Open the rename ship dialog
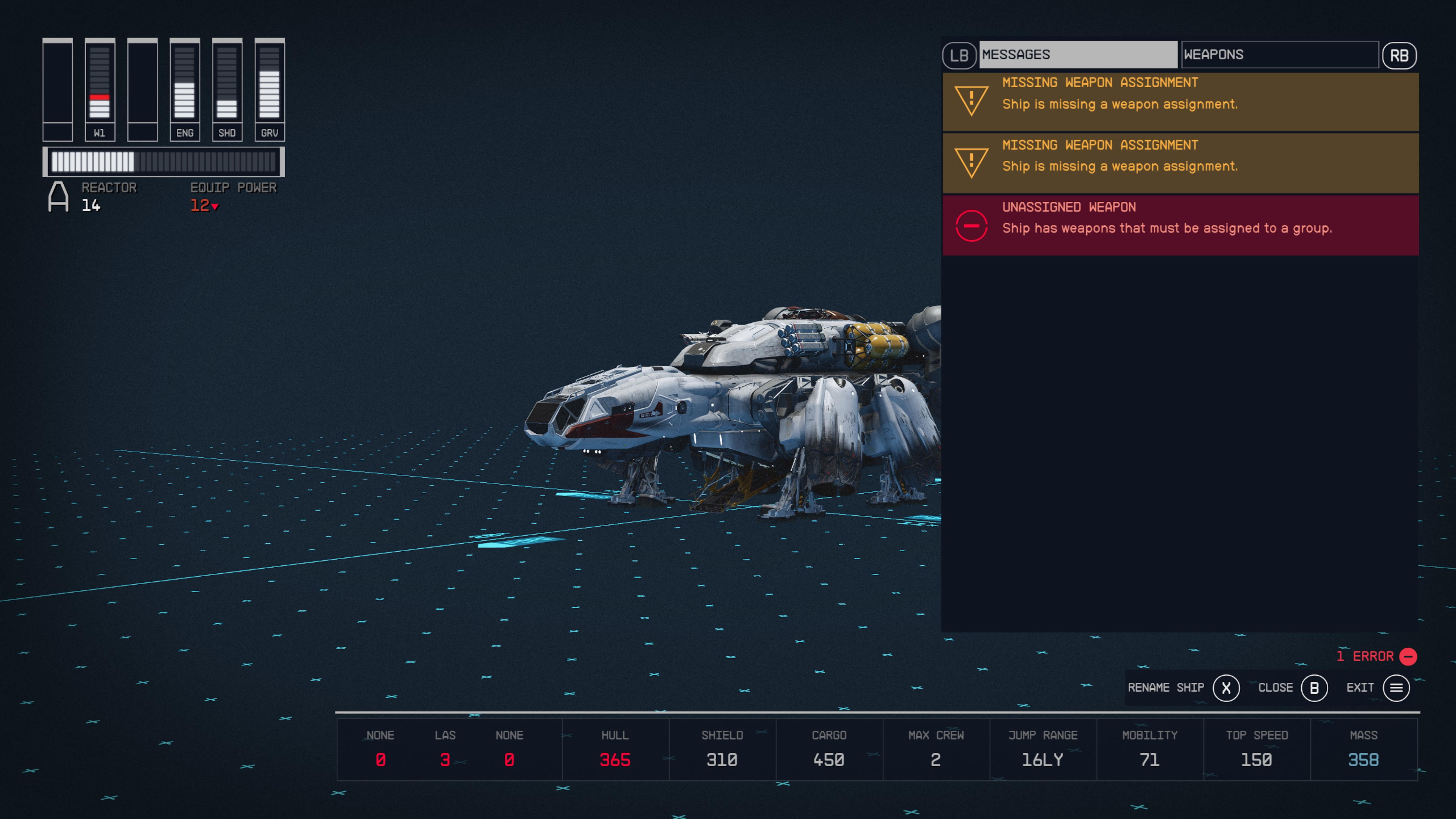The height and width of the screenshot is (819, 1456). pos(1166,688)
